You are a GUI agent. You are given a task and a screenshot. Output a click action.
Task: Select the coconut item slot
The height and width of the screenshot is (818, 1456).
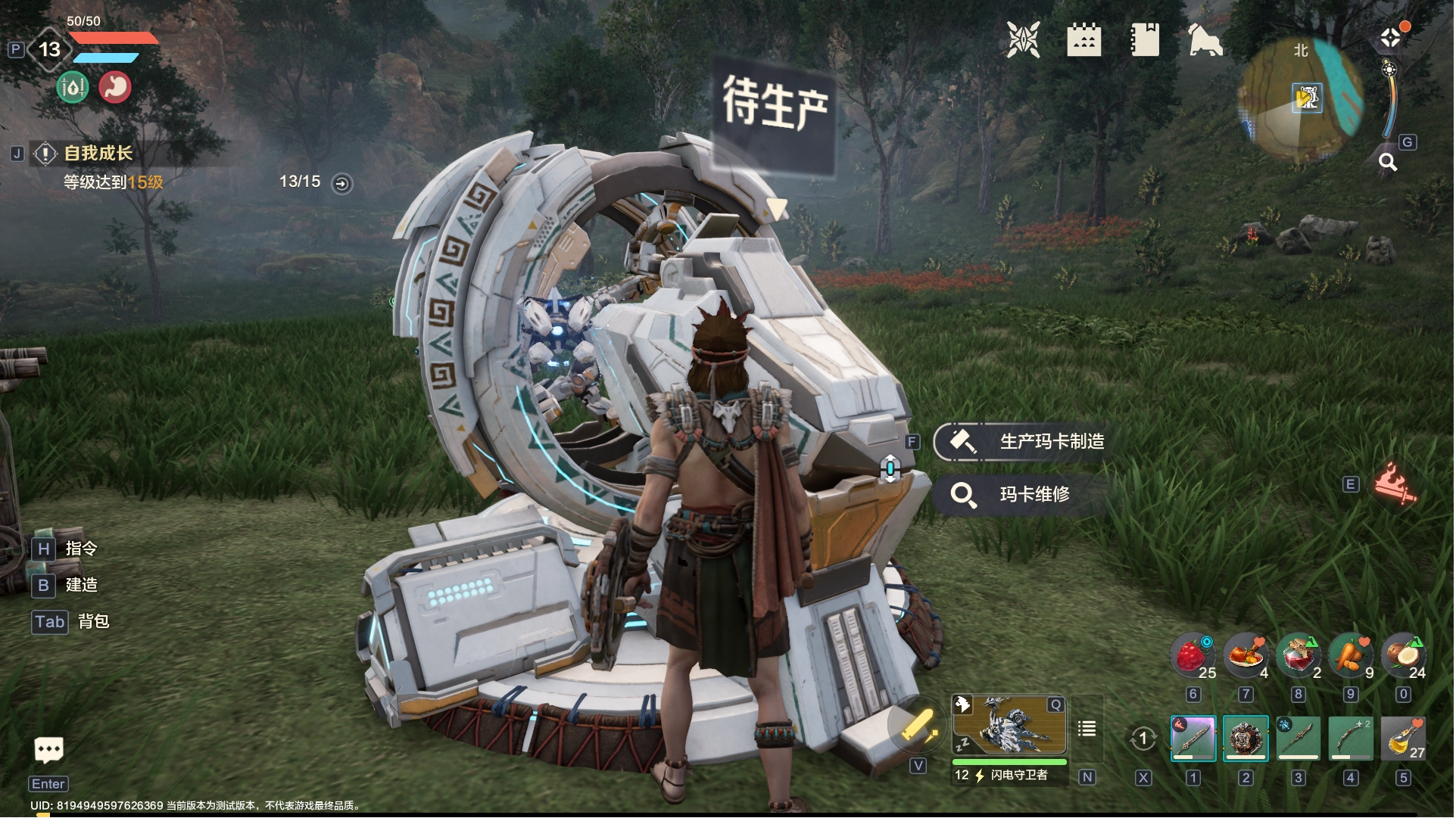pos(1403,655)
